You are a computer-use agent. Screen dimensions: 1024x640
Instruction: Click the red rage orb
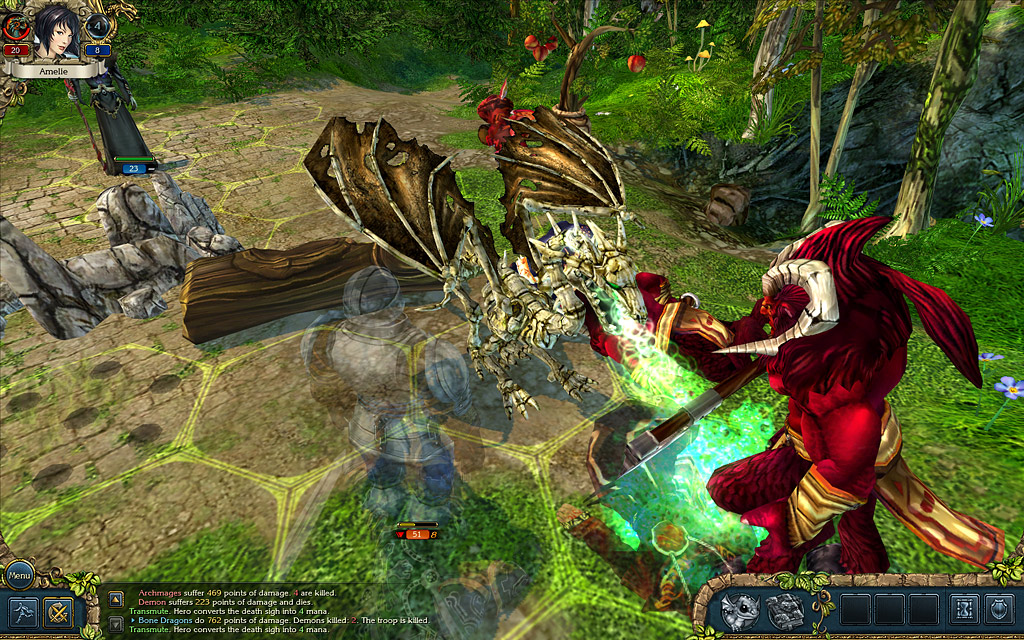(17, 28)
